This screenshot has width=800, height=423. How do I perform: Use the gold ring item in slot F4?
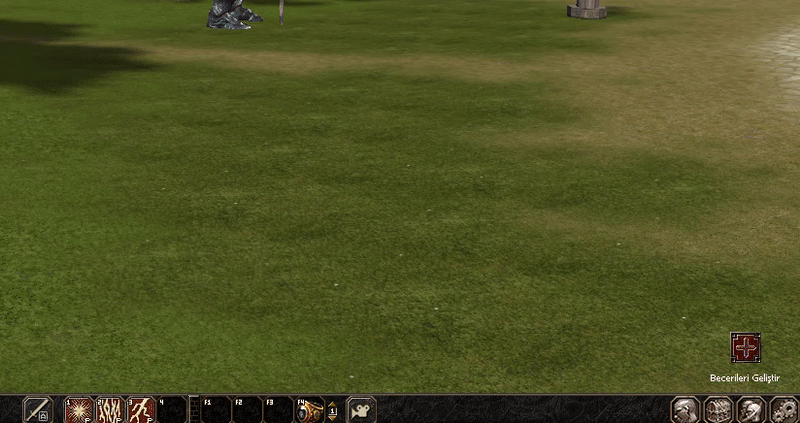coord(310,410)
